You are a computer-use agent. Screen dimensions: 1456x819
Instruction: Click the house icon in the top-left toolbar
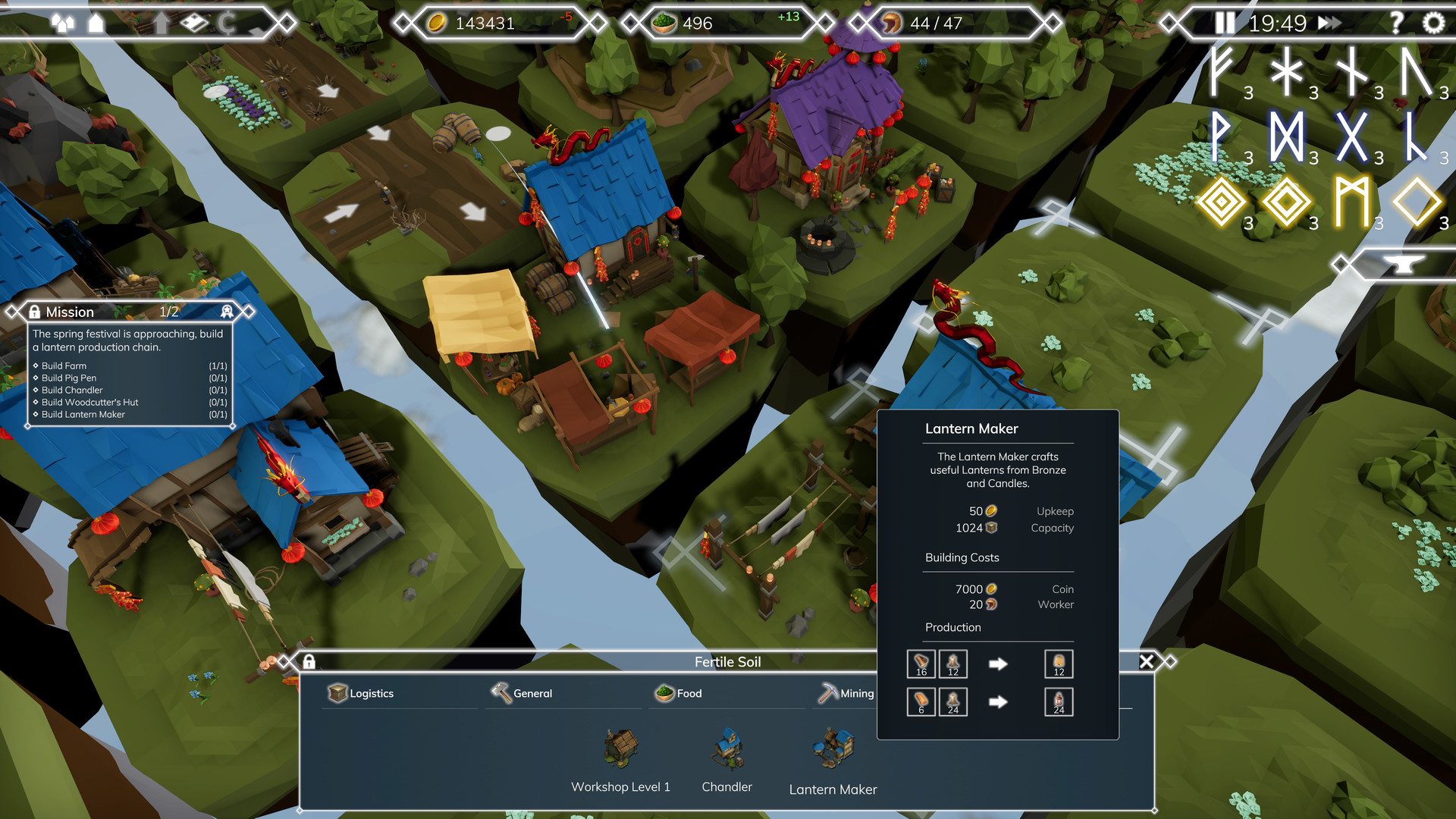coord(96,24)
